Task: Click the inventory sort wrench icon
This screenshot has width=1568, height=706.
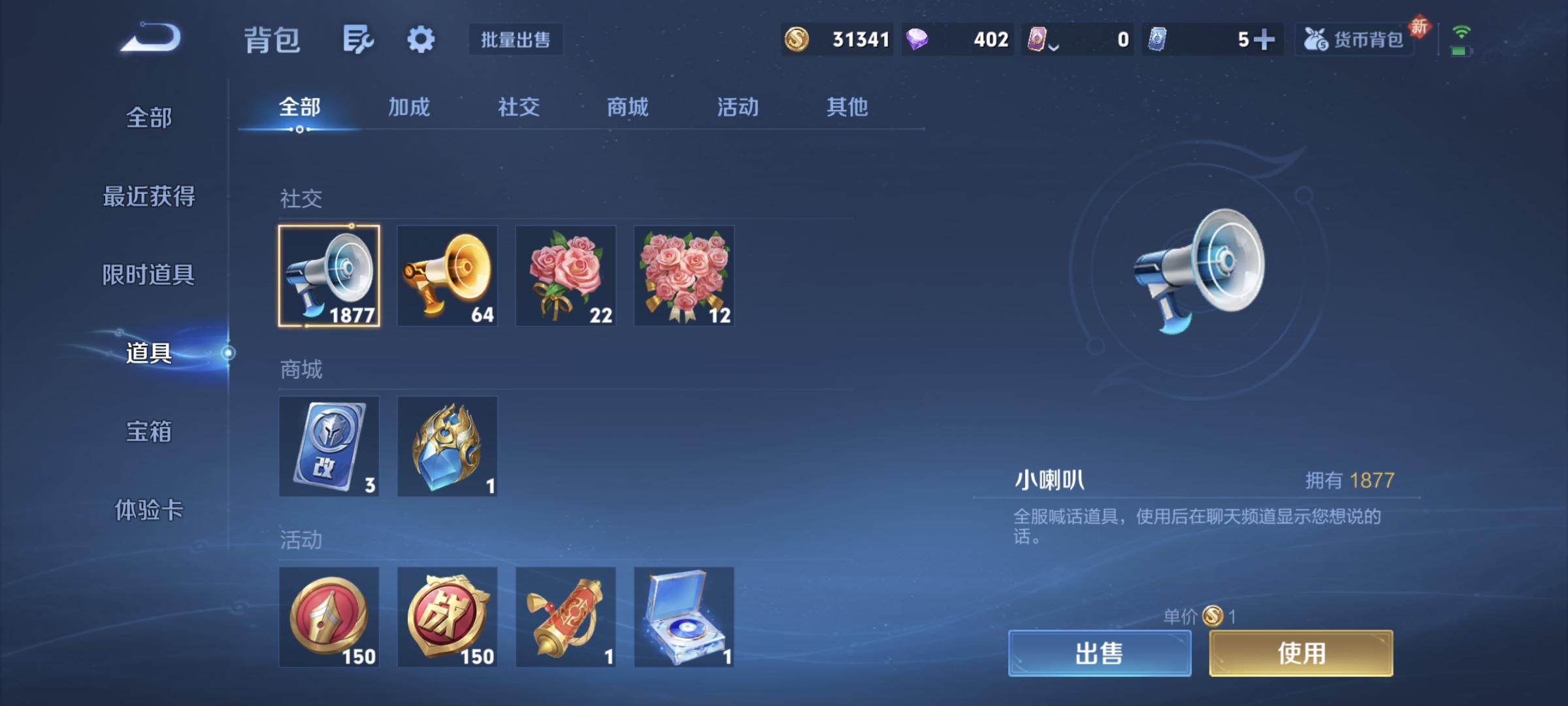Action: click(x=358, y=39)
